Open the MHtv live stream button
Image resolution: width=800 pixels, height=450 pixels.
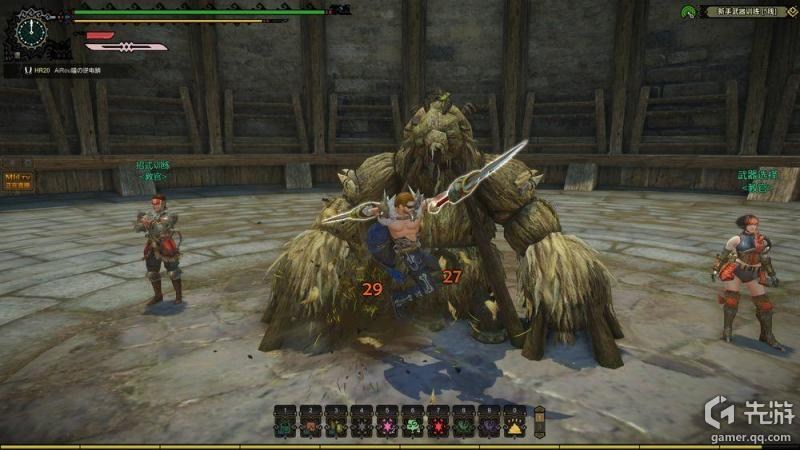(18, 180)
